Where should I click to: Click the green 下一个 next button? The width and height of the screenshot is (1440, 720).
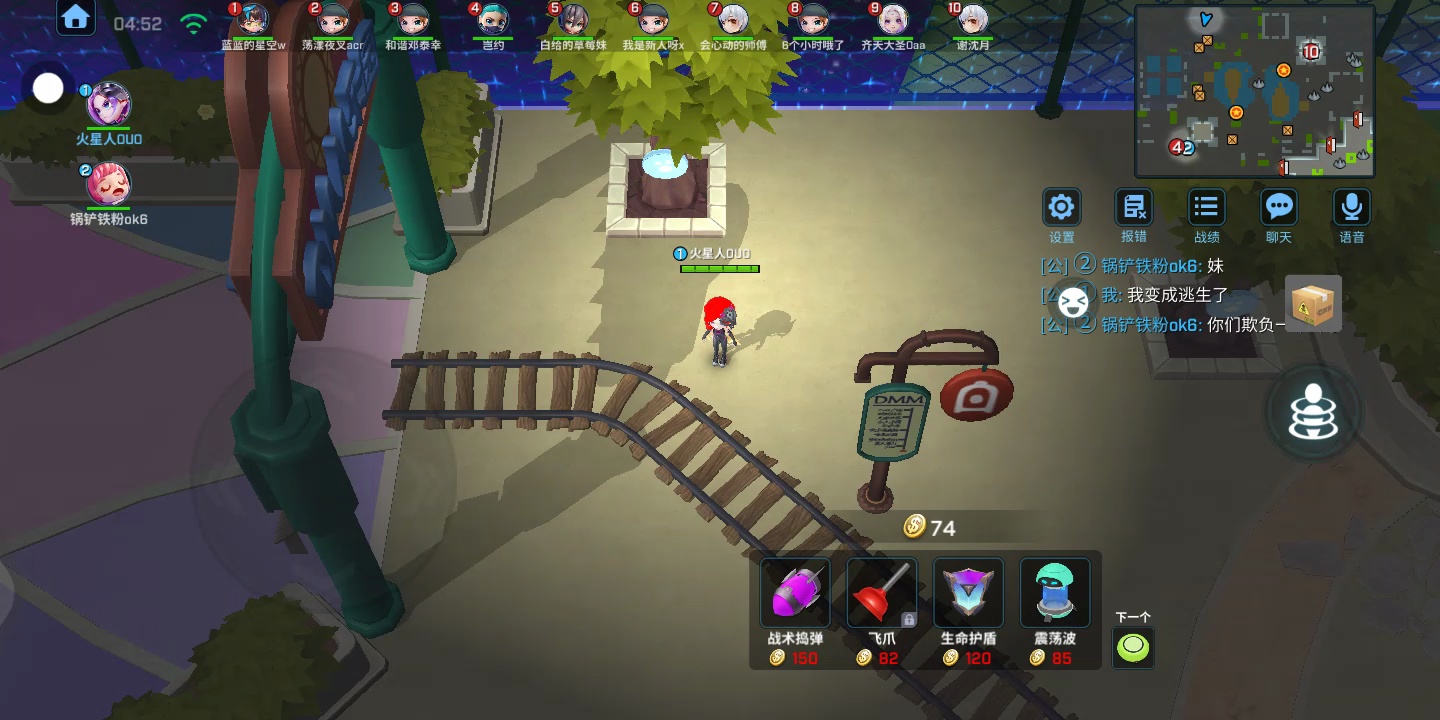click(1133, 647)
